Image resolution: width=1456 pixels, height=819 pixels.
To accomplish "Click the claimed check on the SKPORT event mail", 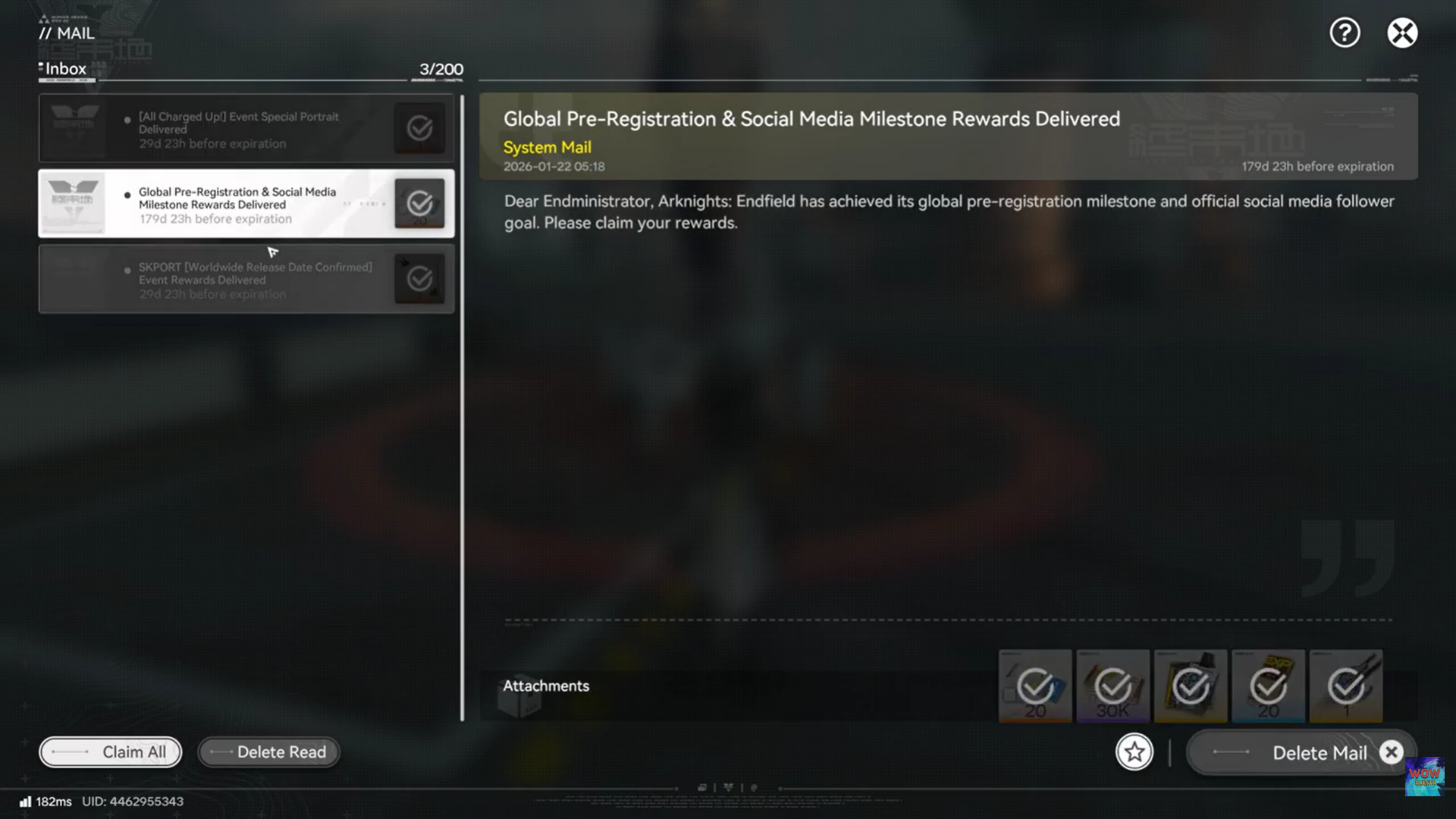I will click(x=419, y=278).
